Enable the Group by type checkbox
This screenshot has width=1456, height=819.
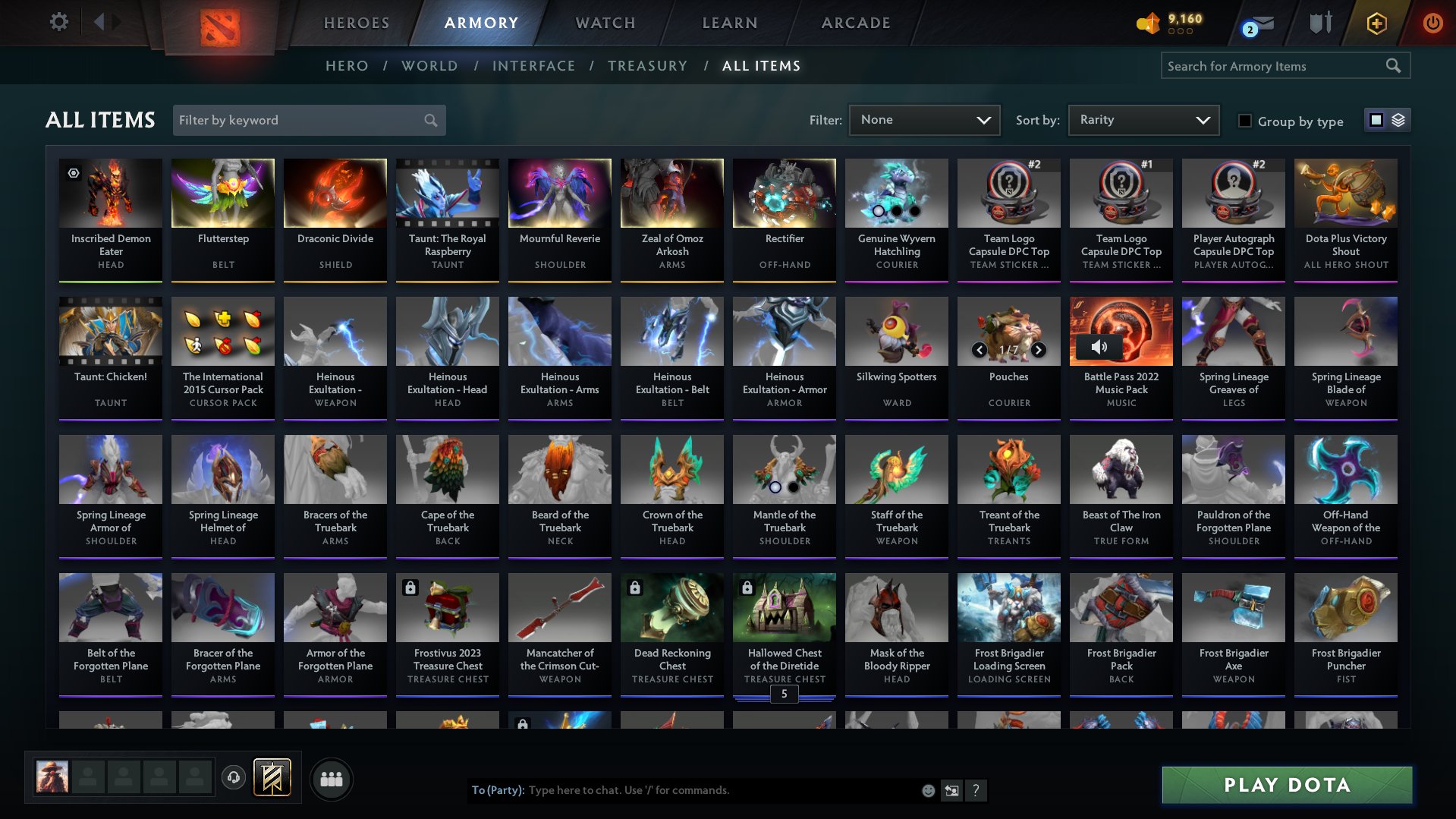(1244, 120)
